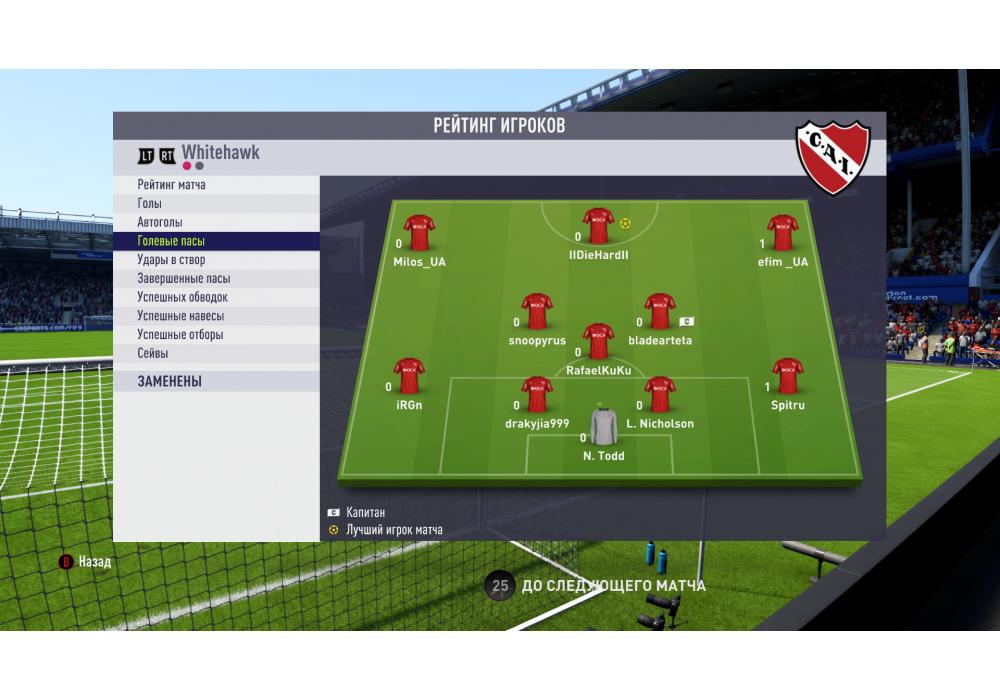Choose midfielder snoopyrus

(537, 311)
